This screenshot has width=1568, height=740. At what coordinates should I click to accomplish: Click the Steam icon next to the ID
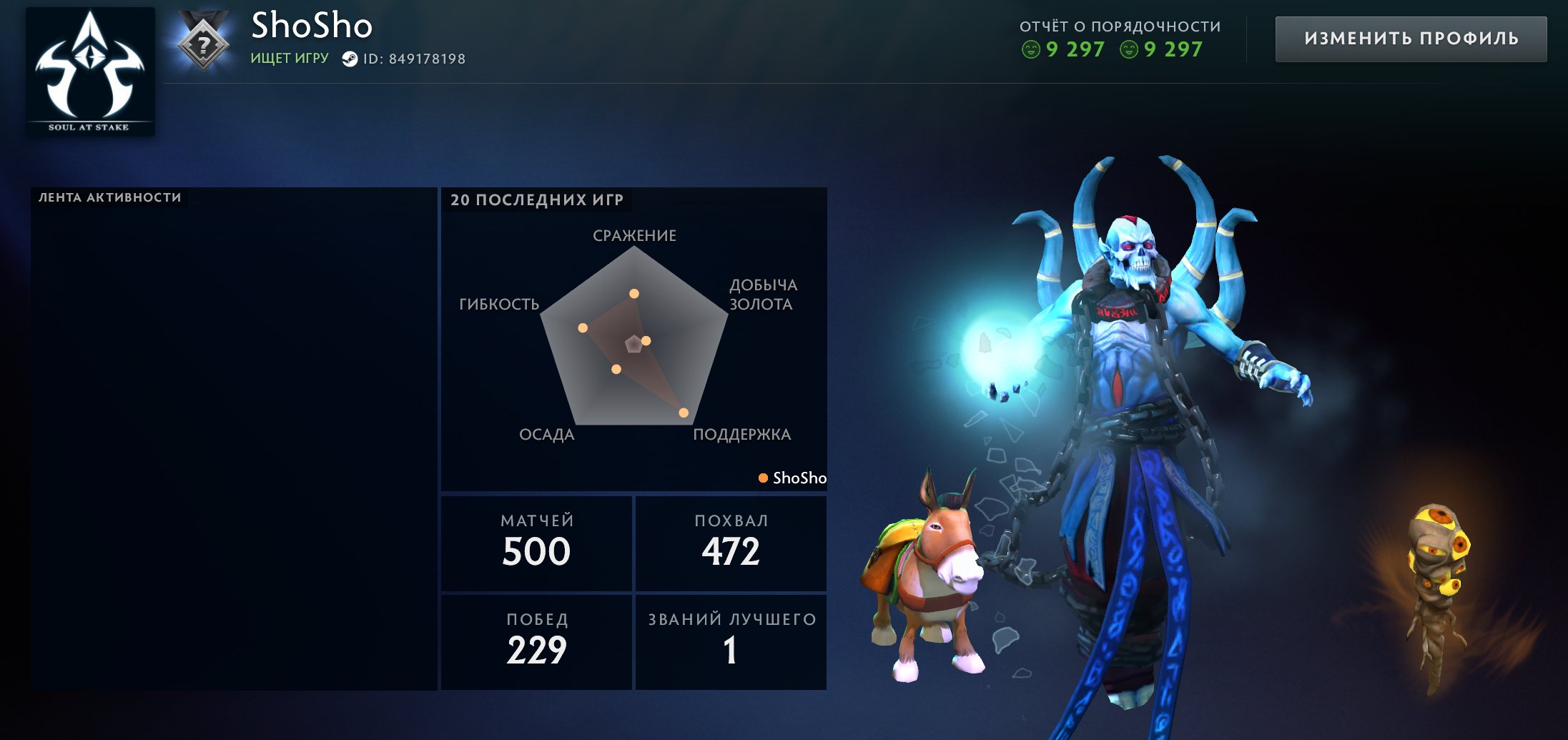(x=350, y=59)
